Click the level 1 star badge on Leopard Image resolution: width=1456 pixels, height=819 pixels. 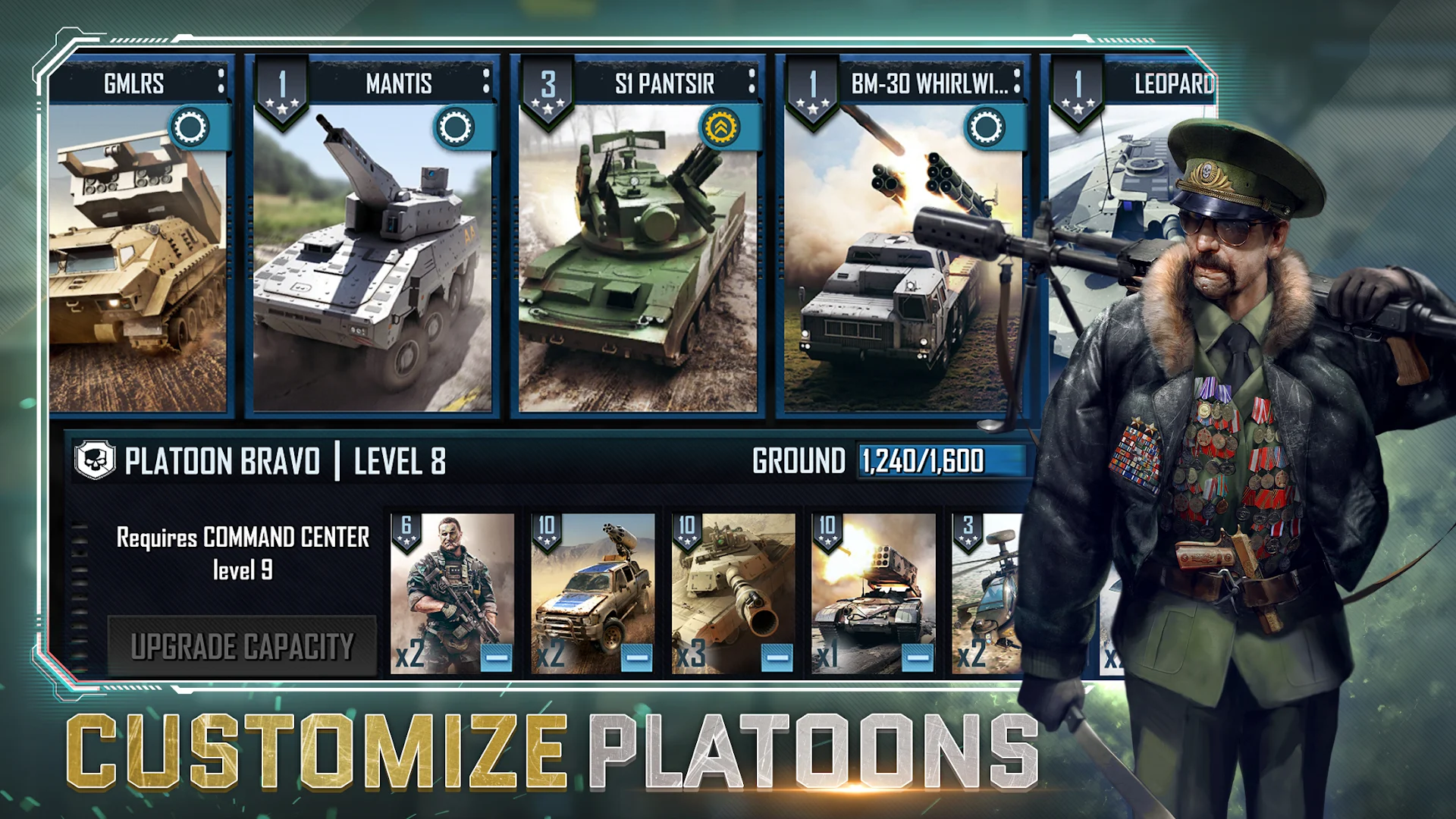(x=1080, y=86)
